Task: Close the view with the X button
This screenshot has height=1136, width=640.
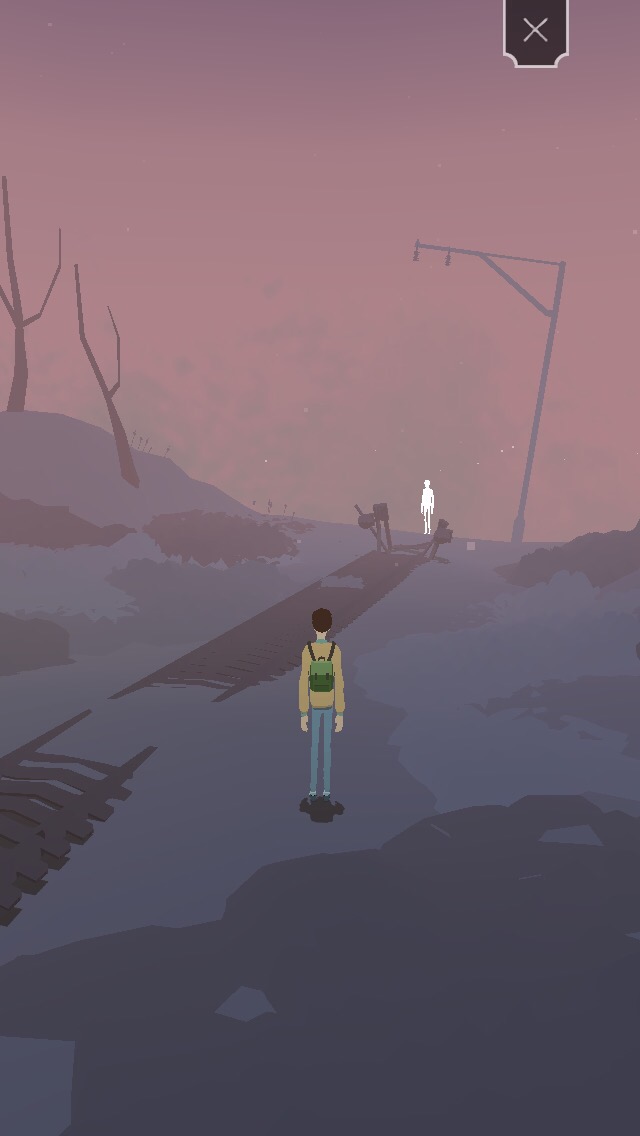Action: point(535,31)
